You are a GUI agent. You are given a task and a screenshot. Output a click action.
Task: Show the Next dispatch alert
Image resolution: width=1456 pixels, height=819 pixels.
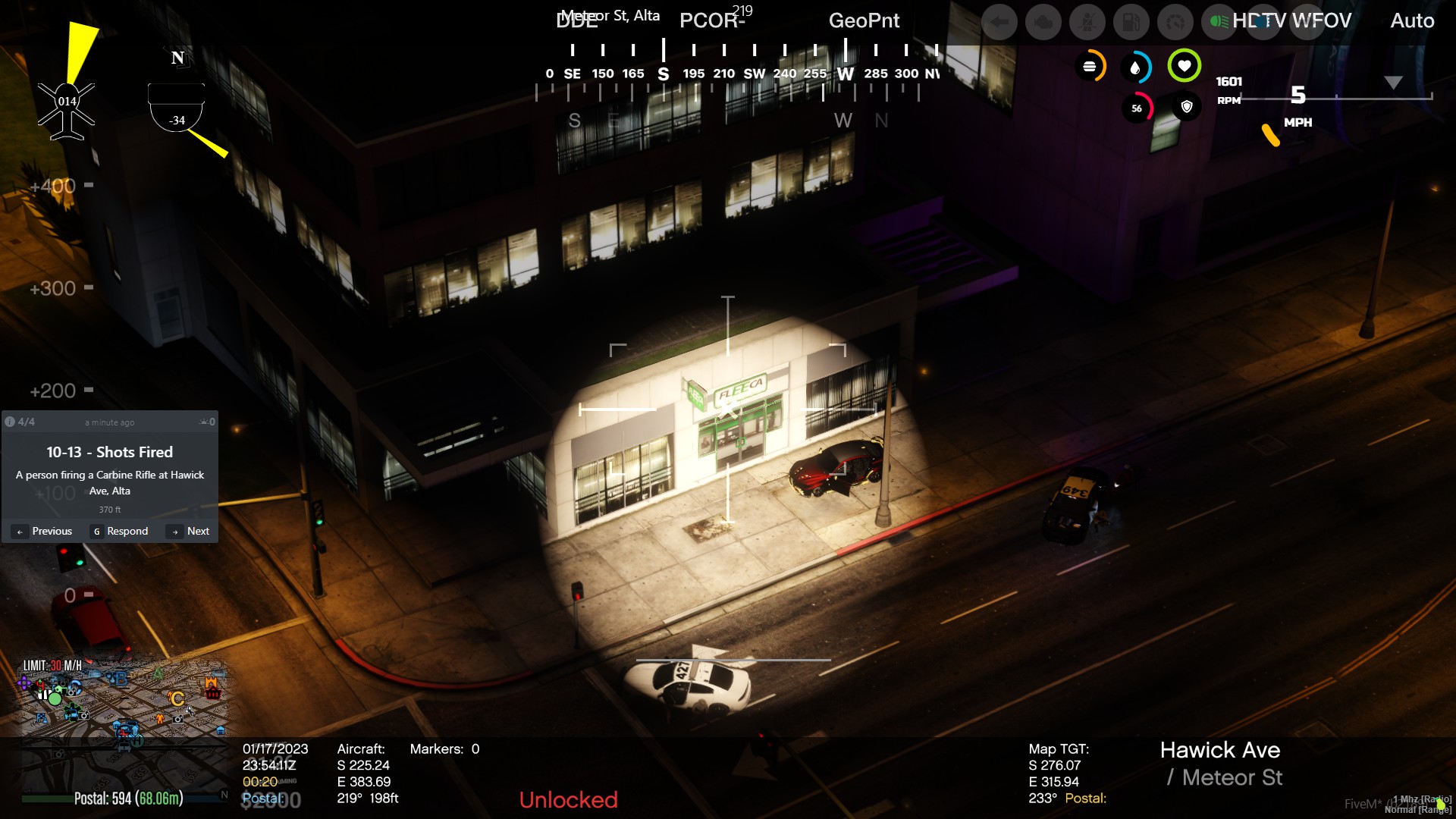[189, 531]
